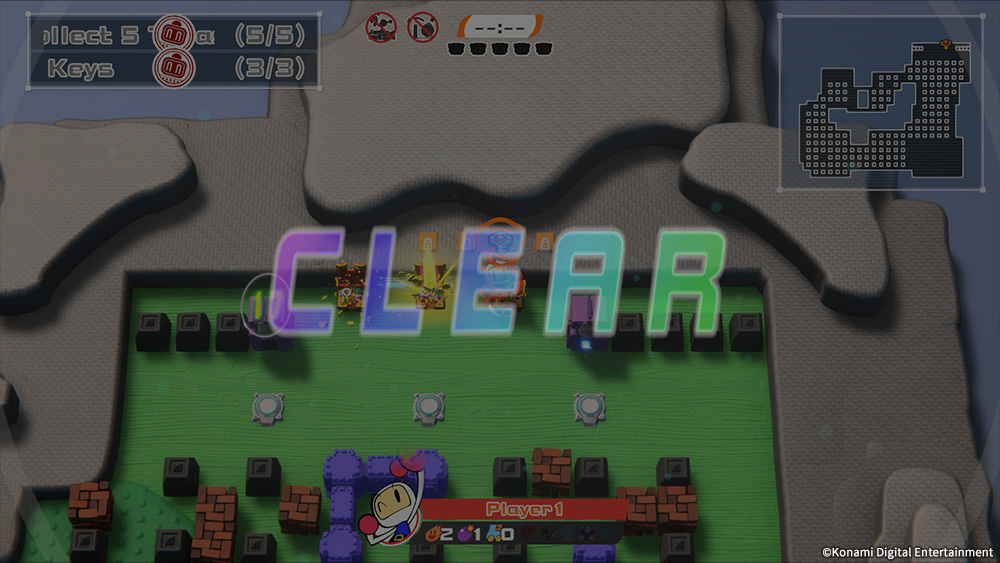Viewport: 1000px width, 563px height.
Task: Select the Player 1 name banner
Action: point(524,510)
